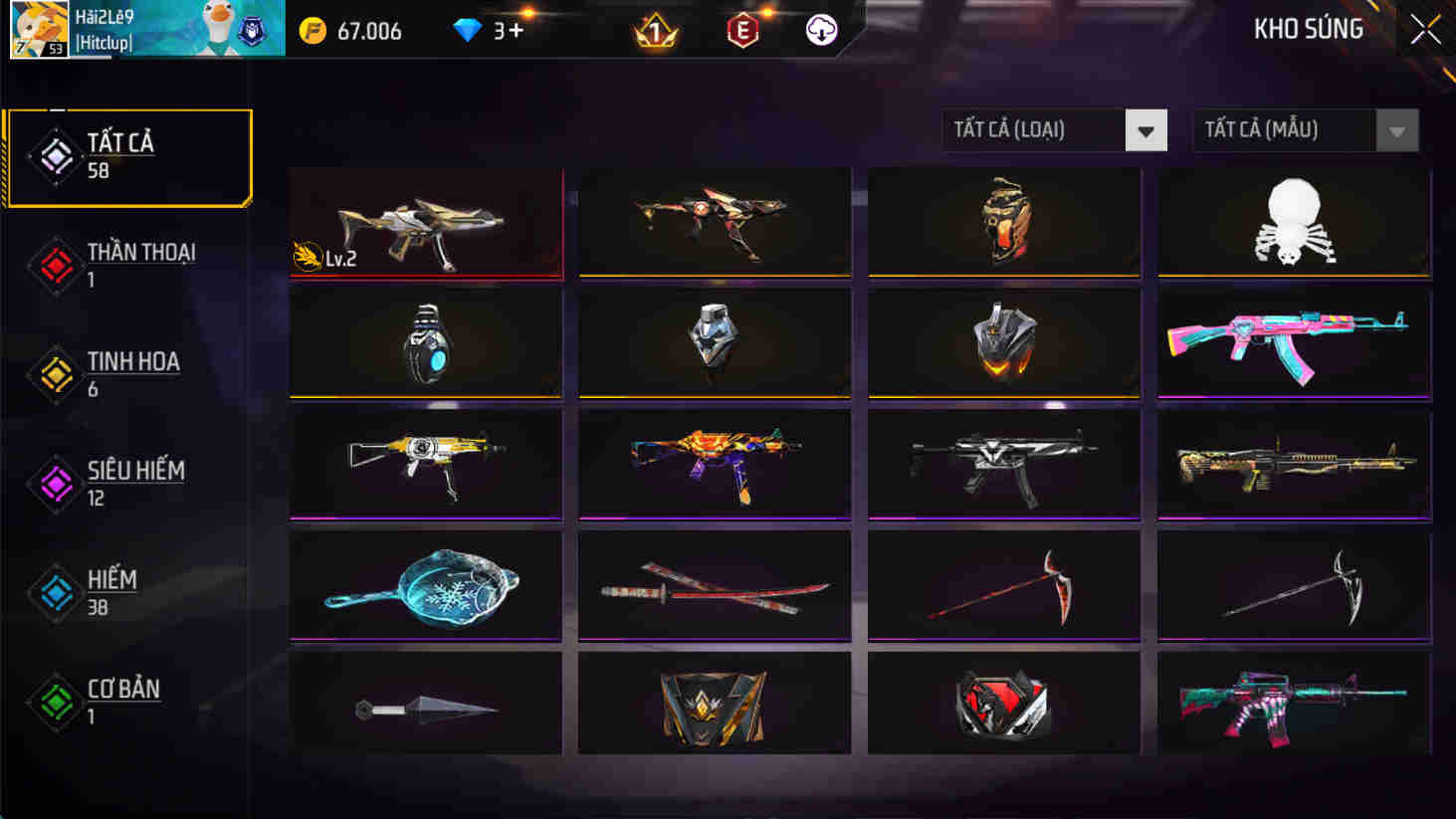Select the TẤT CẢ filter showing 58 items
The height and width of the screenshot is (819, 1456).
(x=57, y=157)
